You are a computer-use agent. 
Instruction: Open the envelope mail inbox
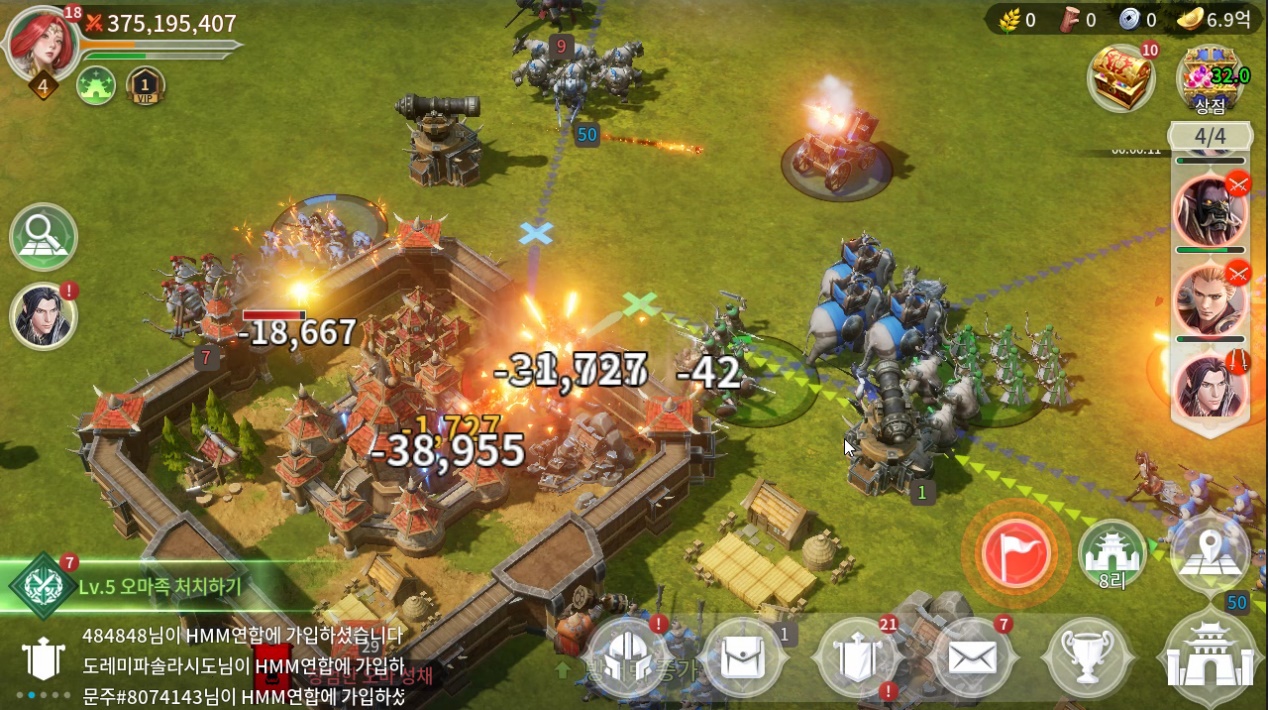point(972,659)
